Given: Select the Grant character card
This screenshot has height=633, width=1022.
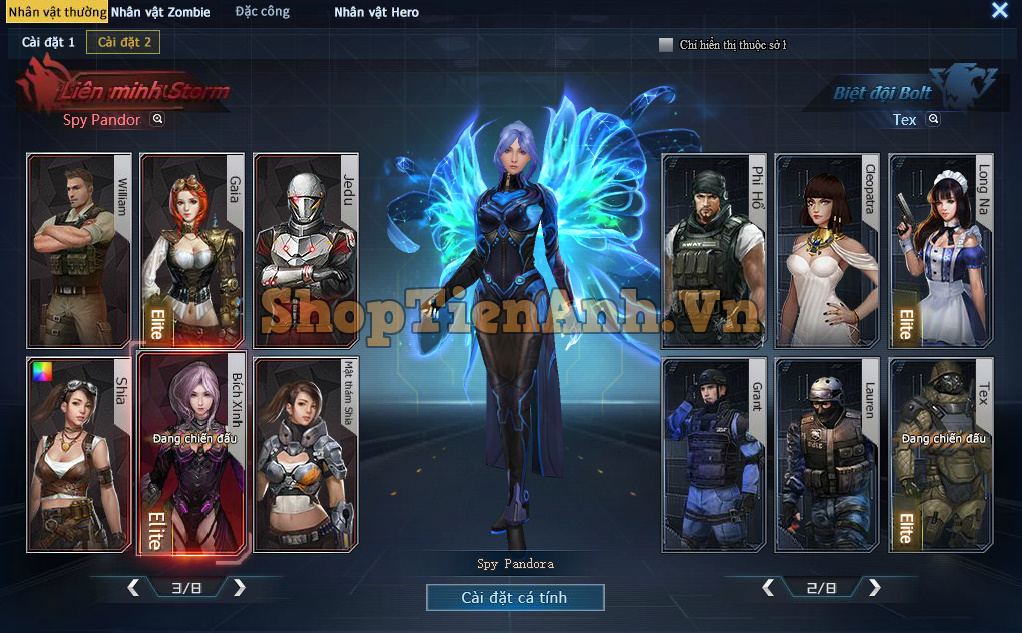Looking at the screenshot, I should [x=714, y=454].
